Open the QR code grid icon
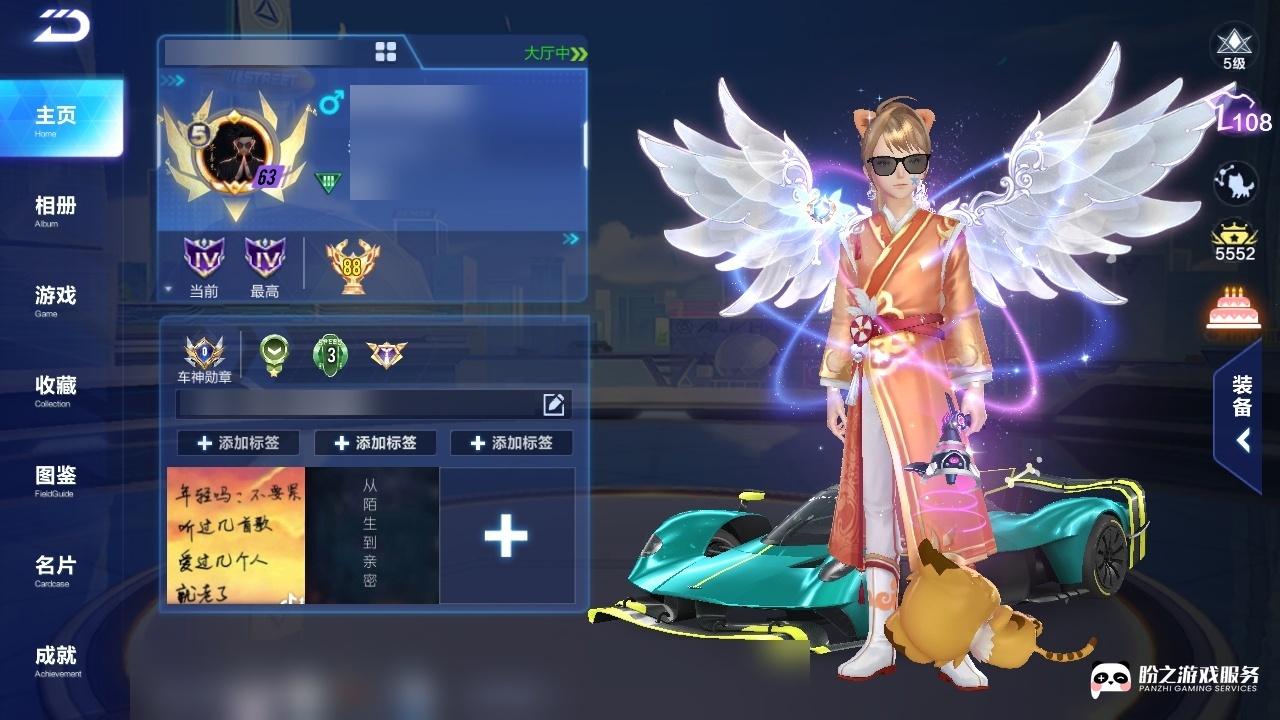The height and width of the screenshot is (720, 1280). [x=385, y=52]
